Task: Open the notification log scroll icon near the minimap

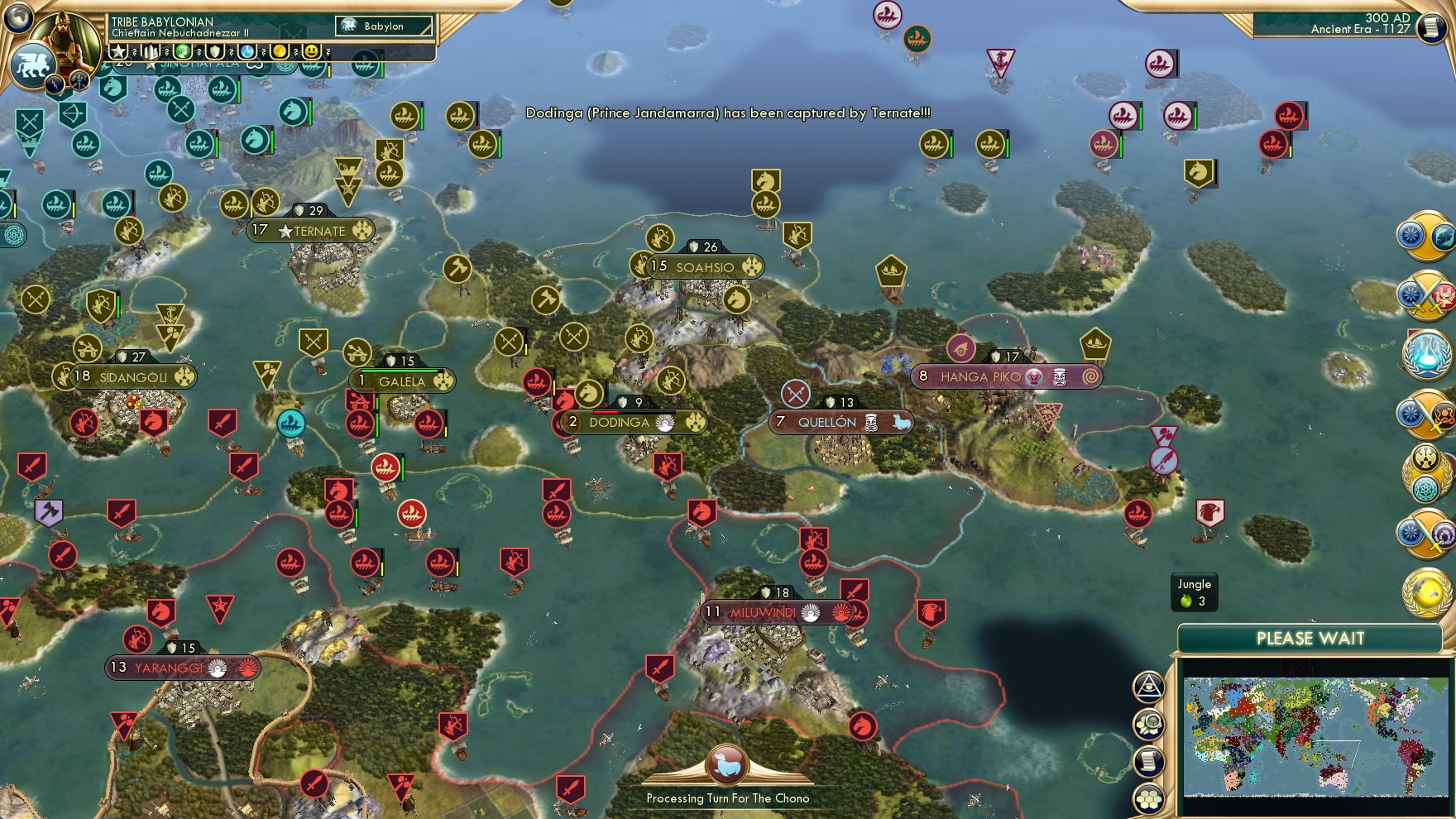Action: (1147, 760)
